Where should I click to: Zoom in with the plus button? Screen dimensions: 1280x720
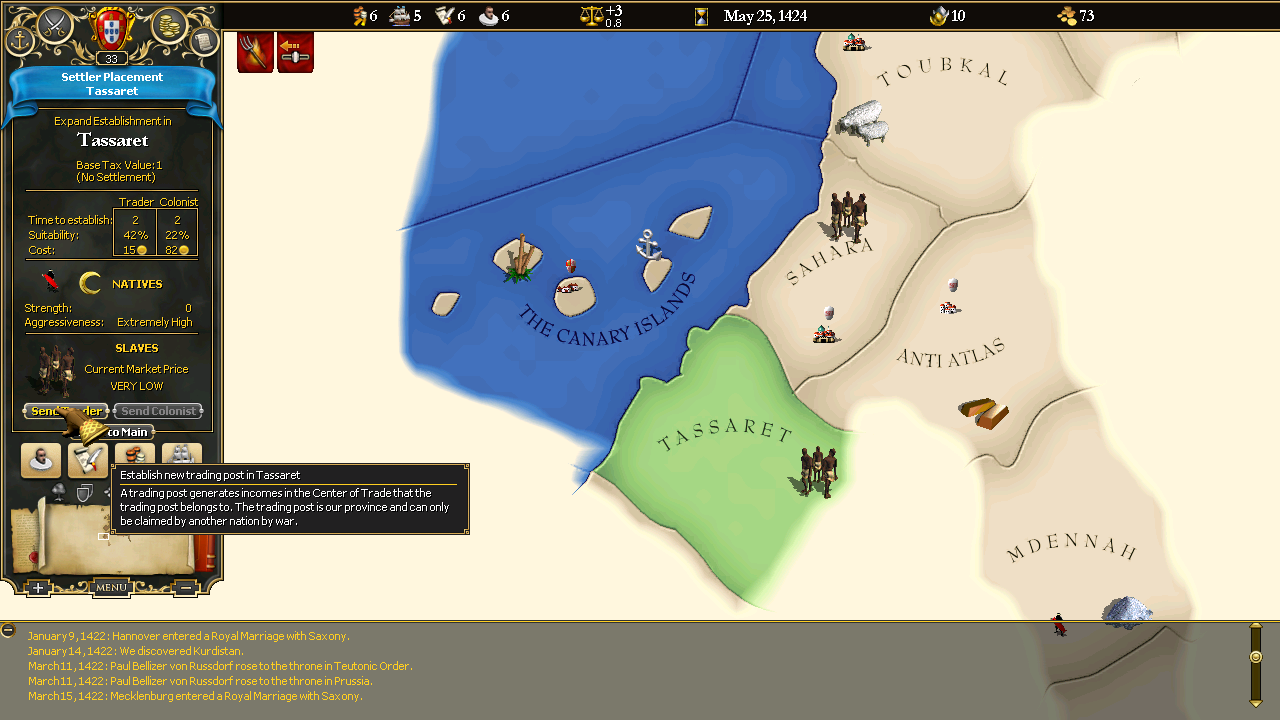pos(37,588)
